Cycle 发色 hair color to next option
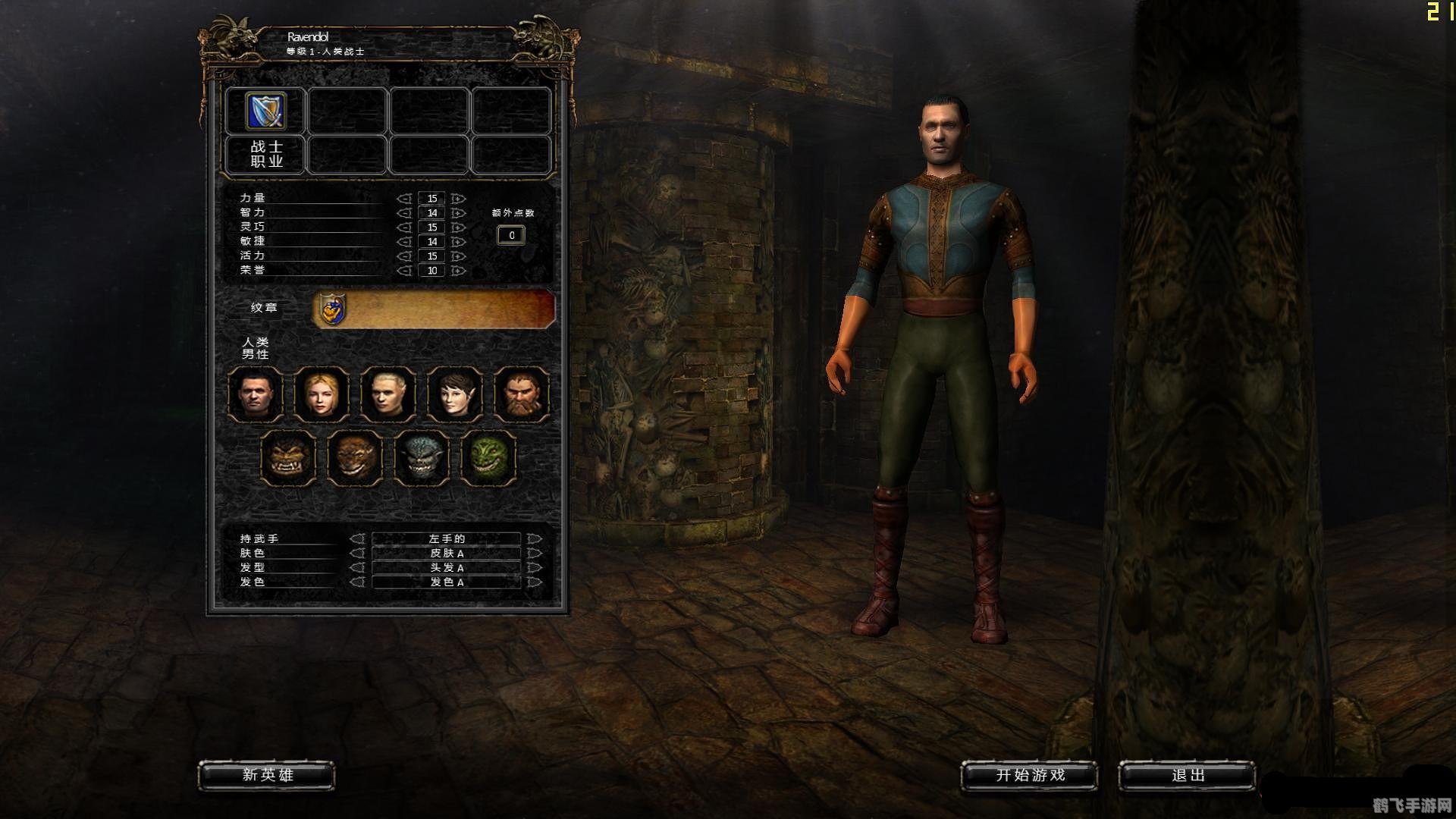Image resolution: width=1456 pixels, height=819 pixels. tap(535, 582)
